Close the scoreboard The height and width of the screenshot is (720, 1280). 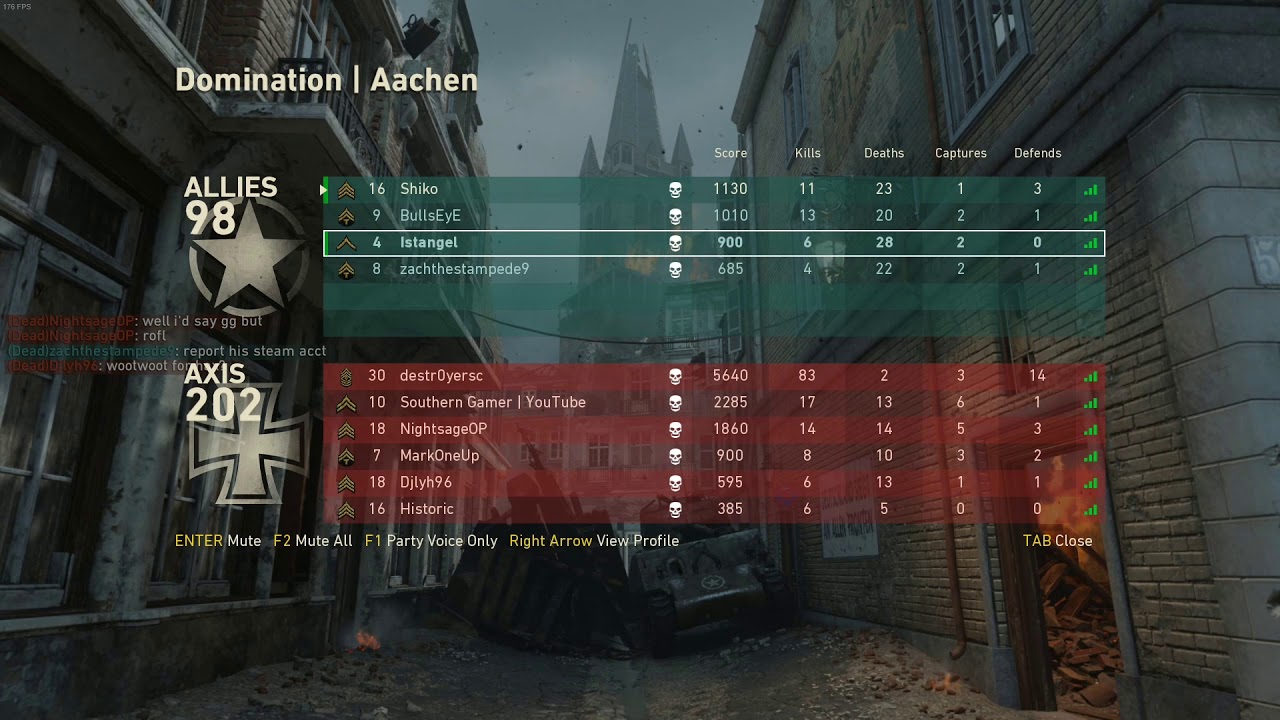[x=1057, y=541]
